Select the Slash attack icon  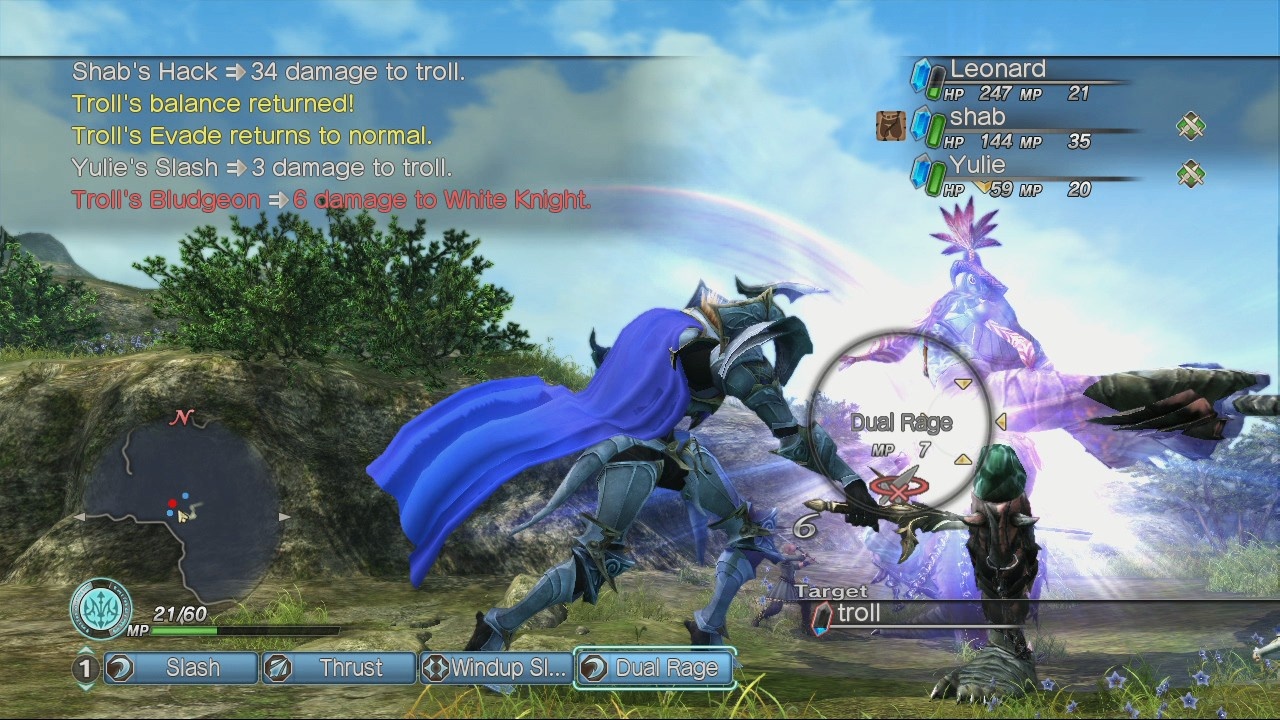pyautogui.click(x=118, y=668)
